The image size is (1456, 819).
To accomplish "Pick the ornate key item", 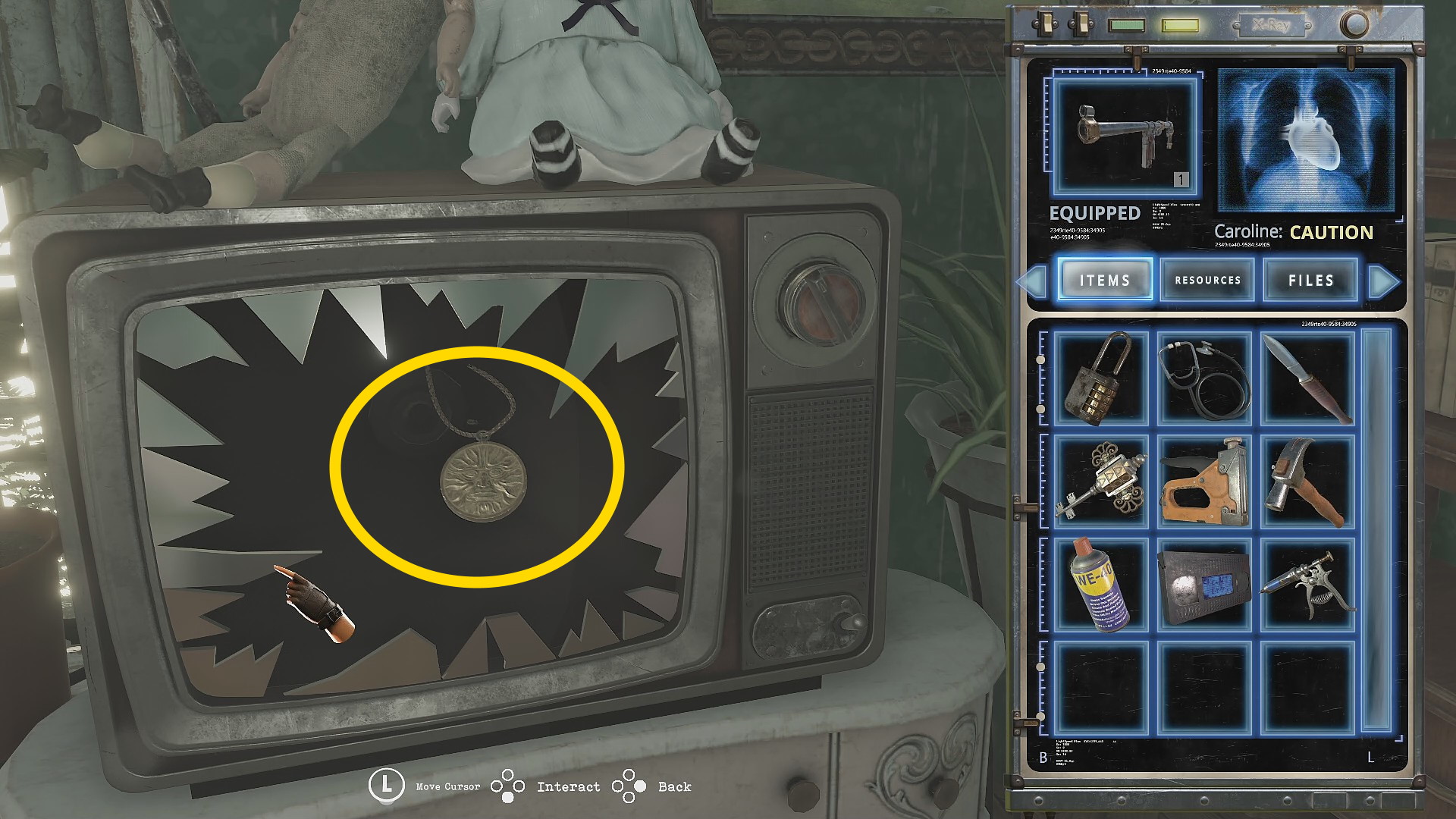I will coord(1101,482).
